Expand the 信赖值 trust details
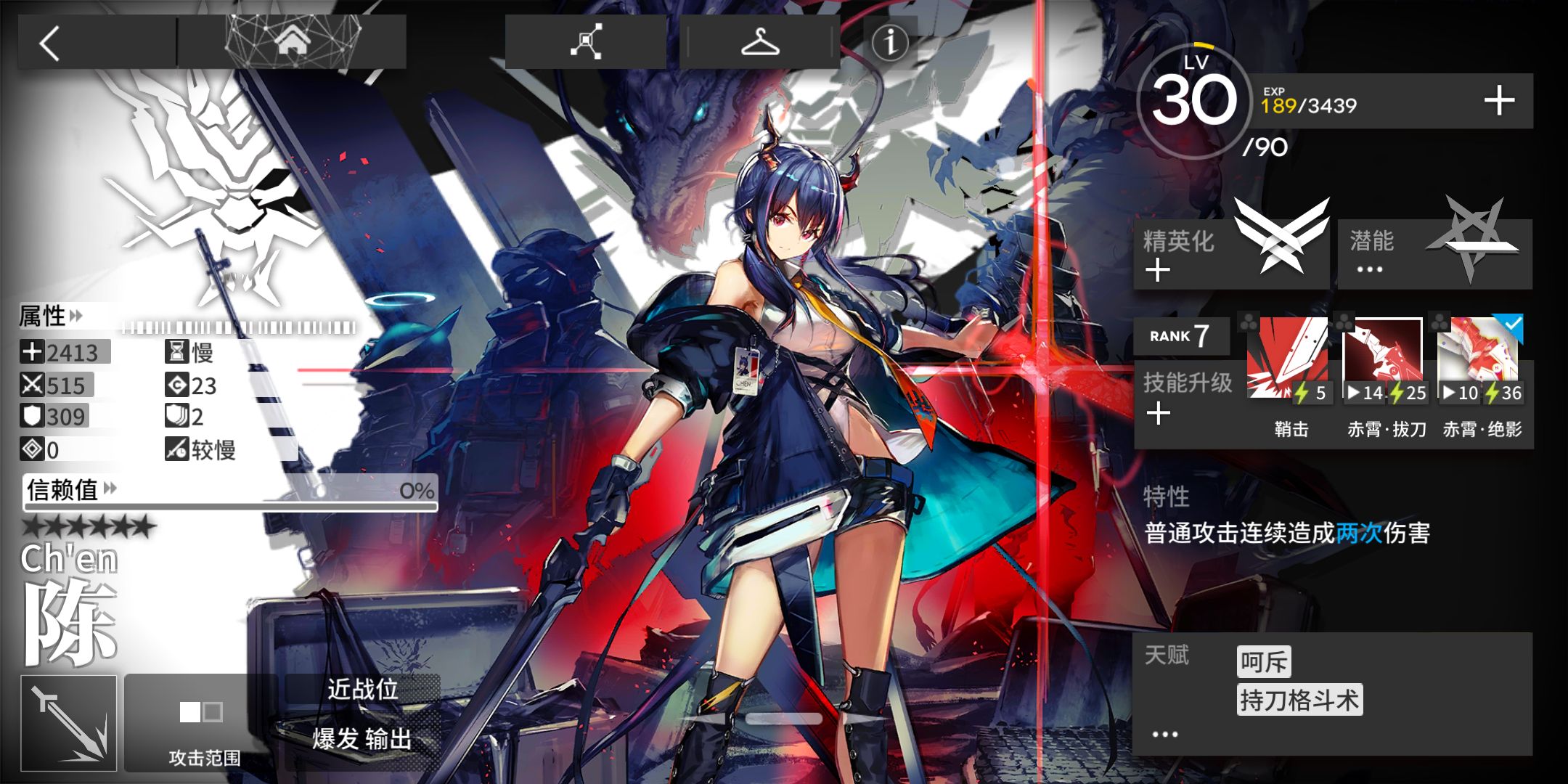The height and width of the screenshot is (784, 1568). point(71,490)
